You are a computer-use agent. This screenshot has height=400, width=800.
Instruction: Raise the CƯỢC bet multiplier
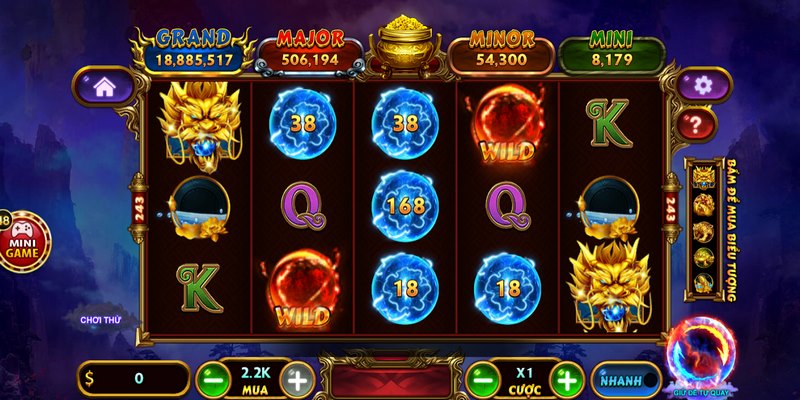[x=566, y=380]
